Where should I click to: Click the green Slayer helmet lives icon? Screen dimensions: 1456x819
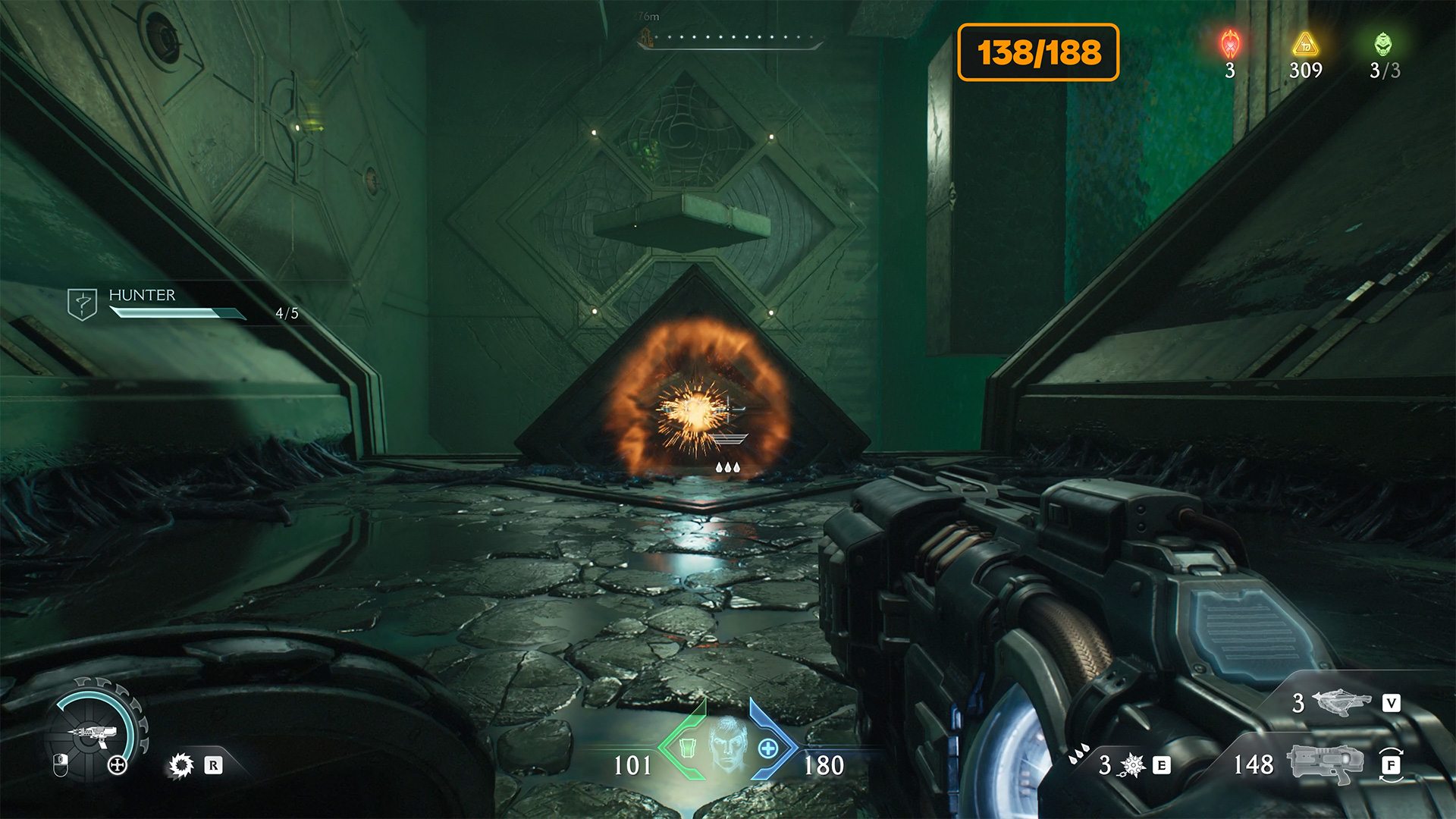tap(1383, 45)
